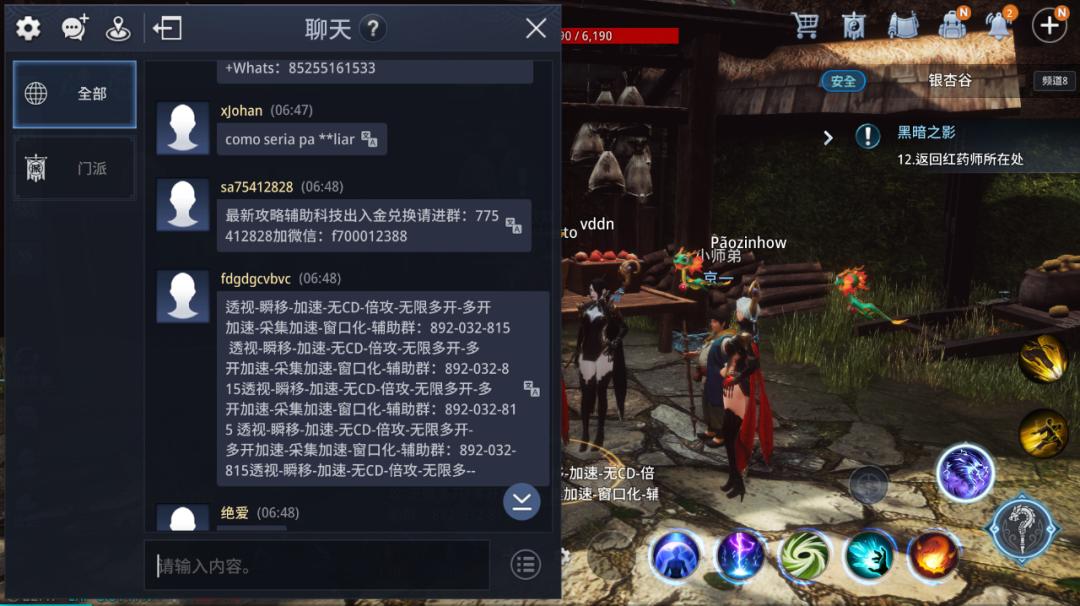Open the list menu beside chat input
Screen dimensions: 1080x606
[x=526, y=565]
